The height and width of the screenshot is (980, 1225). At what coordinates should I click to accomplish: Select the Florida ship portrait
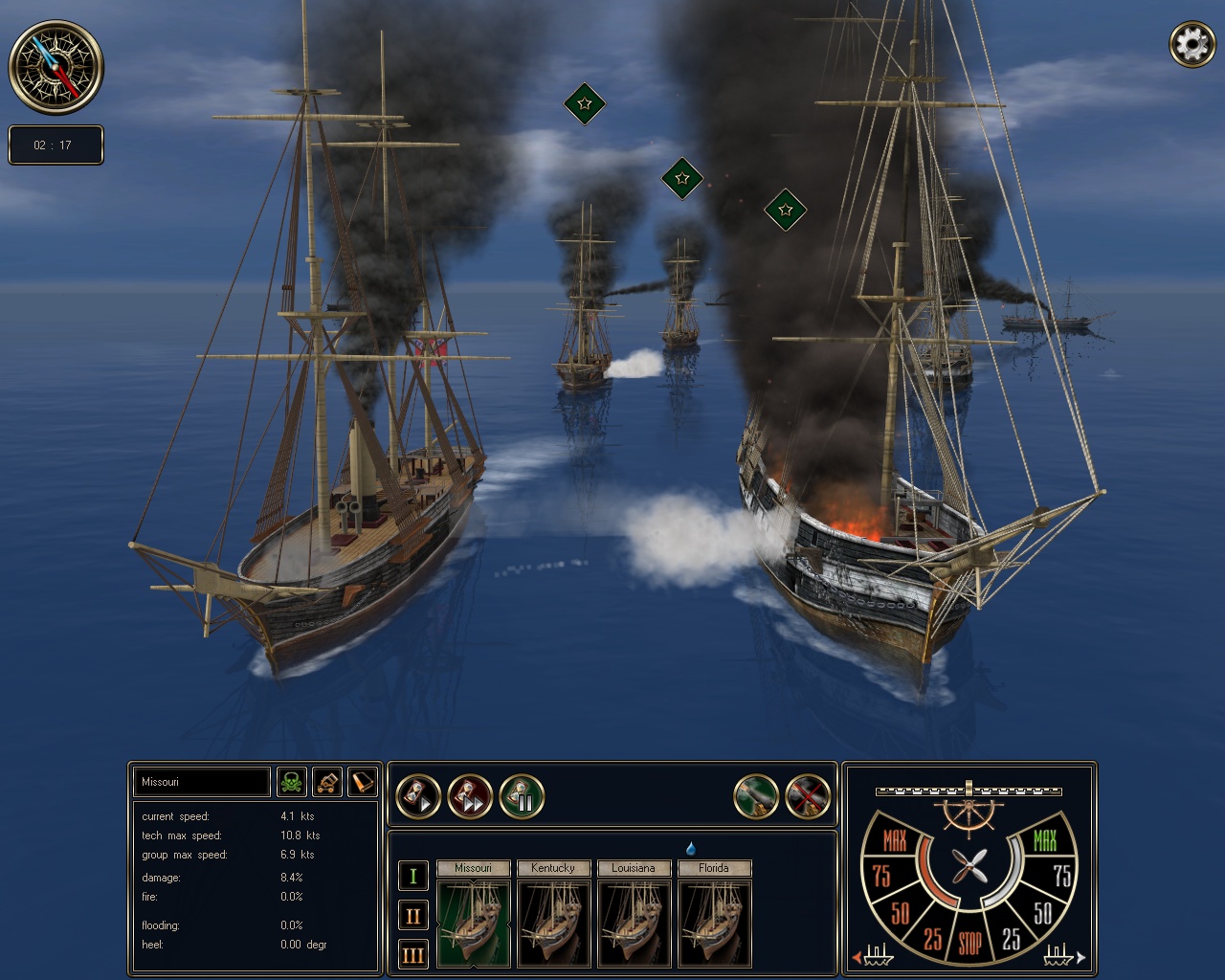pyautogui.click(x=715, y=924)
